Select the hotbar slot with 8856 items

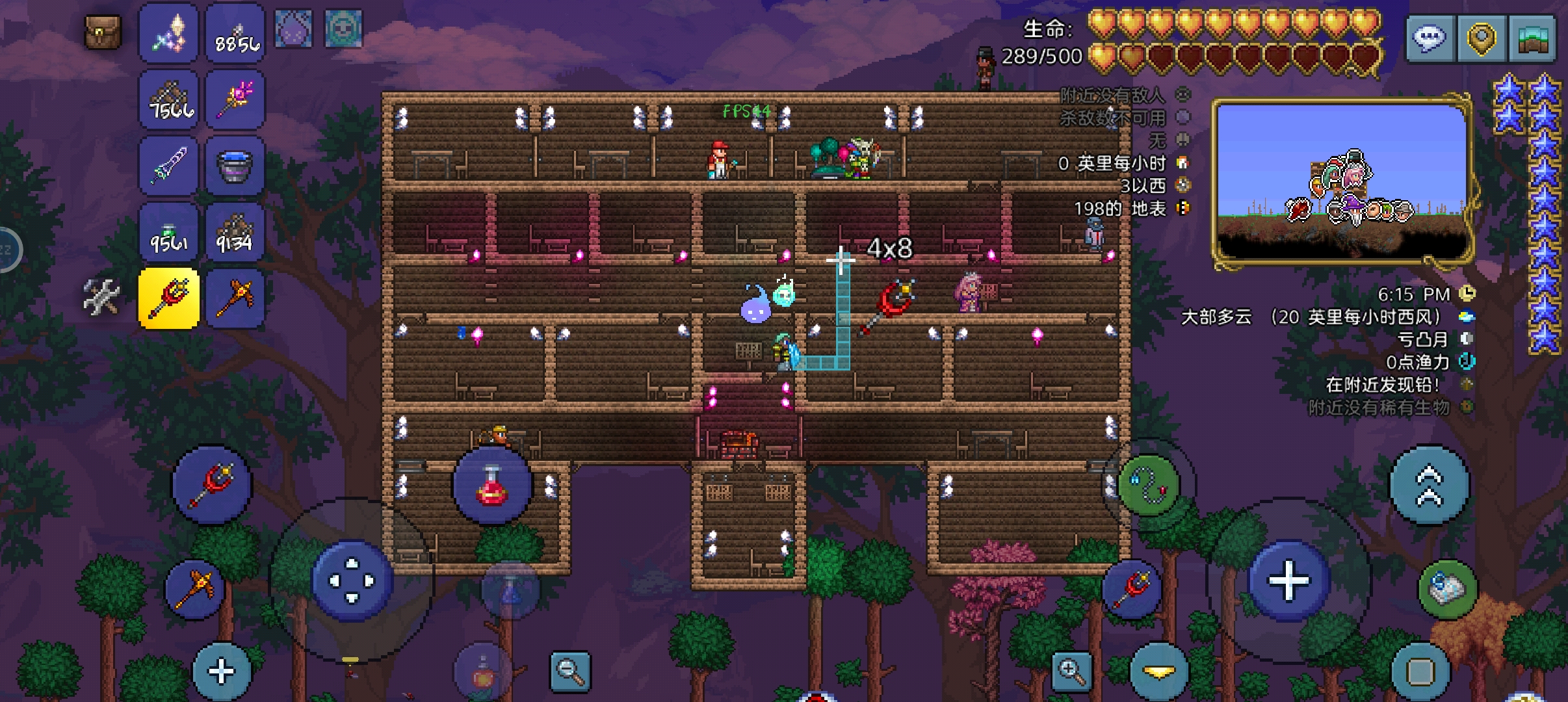pos(235,34)
